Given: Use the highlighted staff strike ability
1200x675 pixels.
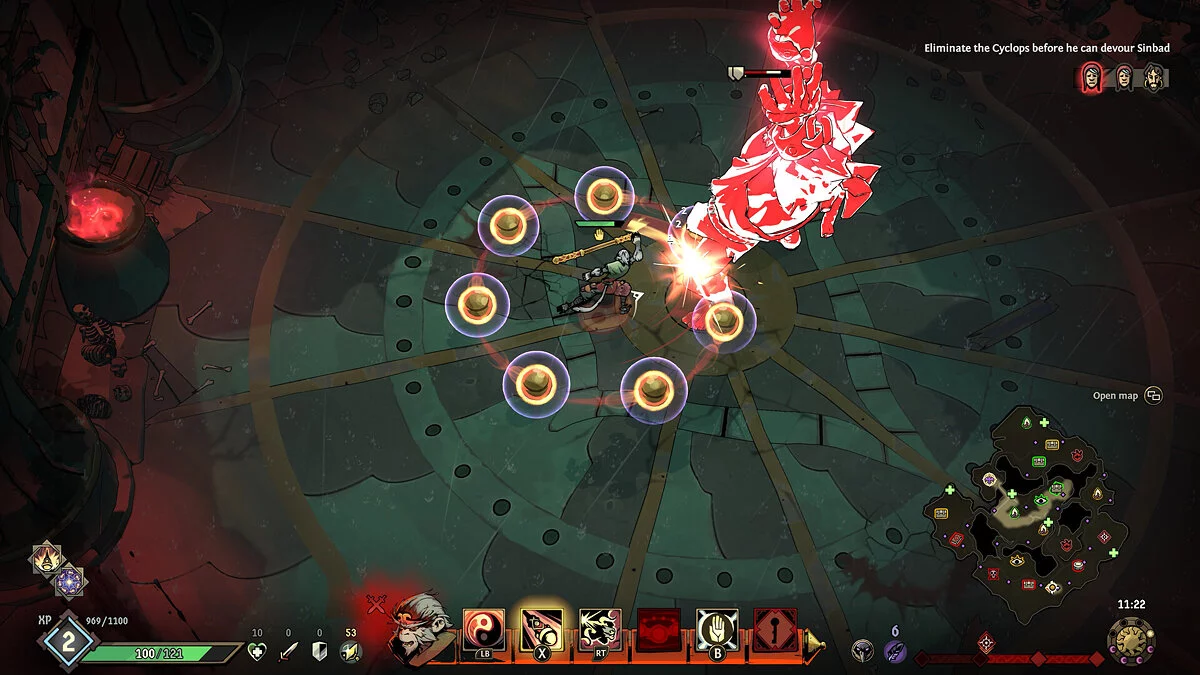Looking at the screenshot, I should coord(541,630).
